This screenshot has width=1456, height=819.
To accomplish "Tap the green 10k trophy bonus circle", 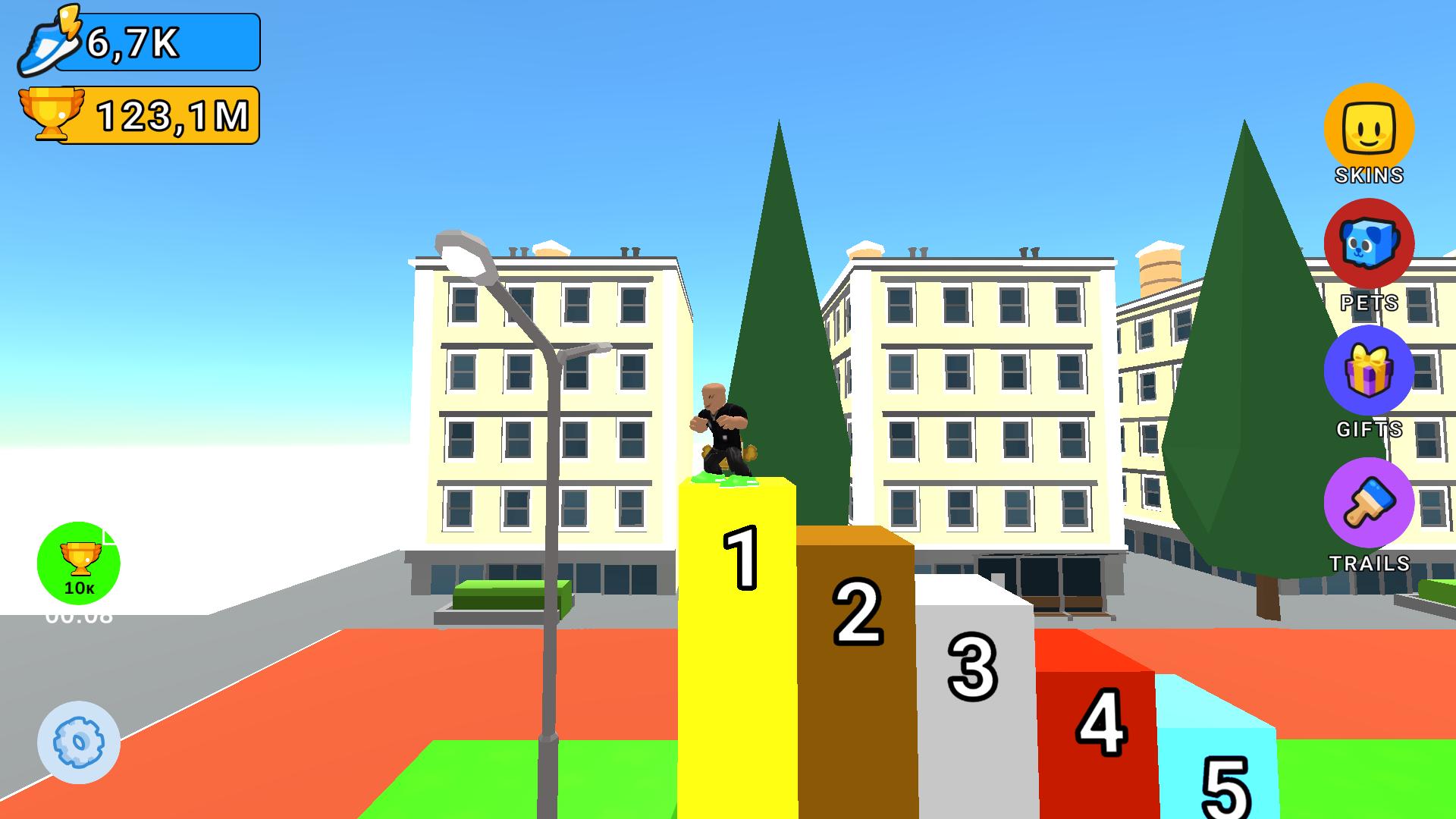I will 78,563.
